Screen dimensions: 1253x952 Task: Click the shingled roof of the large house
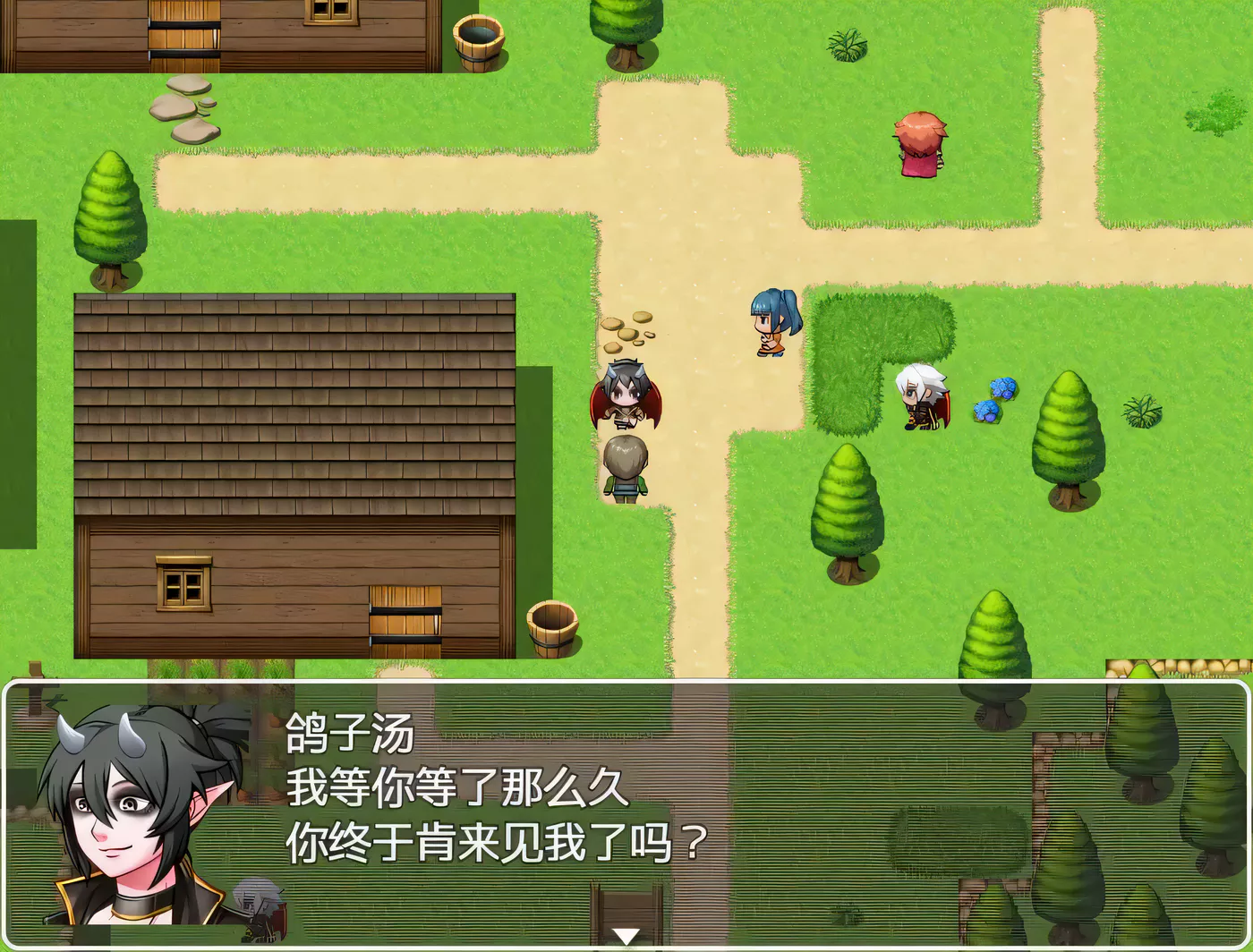(295, 403)
